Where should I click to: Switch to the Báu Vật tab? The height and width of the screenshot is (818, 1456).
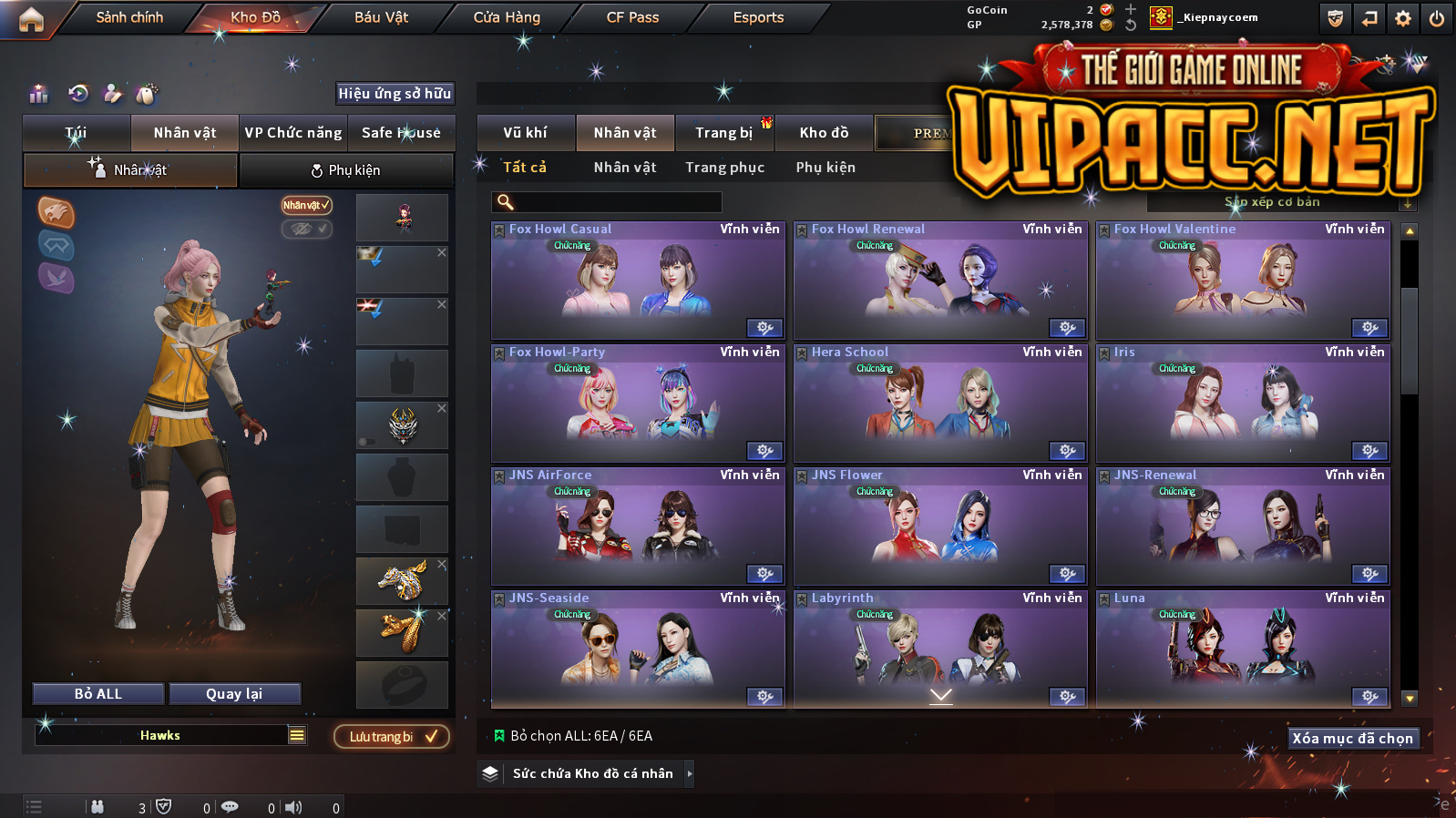(x=381, y=17)
